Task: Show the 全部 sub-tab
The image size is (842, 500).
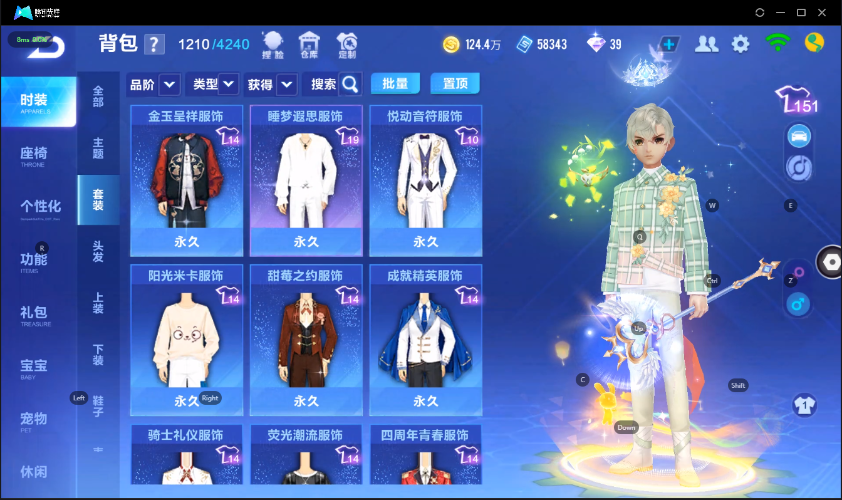Action: [98, 96]
